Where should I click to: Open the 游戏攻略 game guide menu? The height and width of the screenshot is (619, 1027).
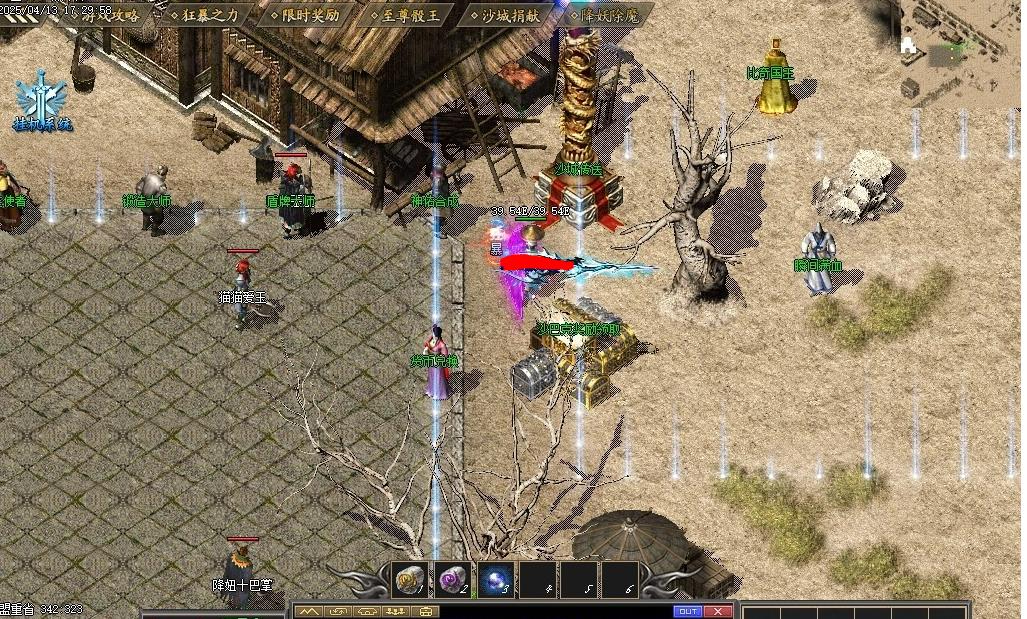pos(110,15)
